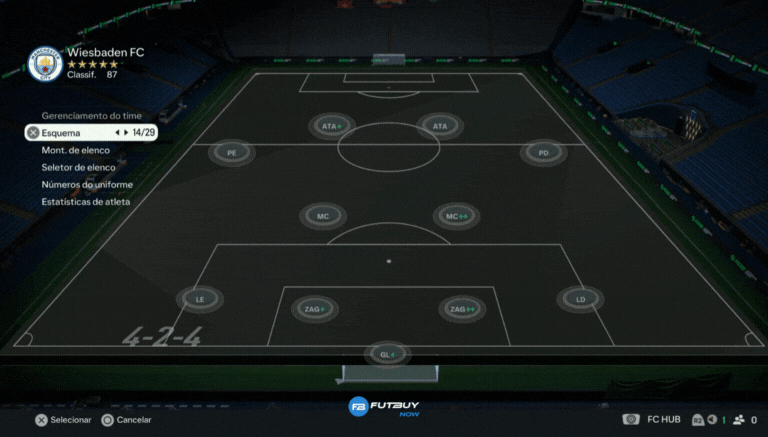Select the PE position marker
The width and height of the screenshot is (768, 437).
point(232,153)
